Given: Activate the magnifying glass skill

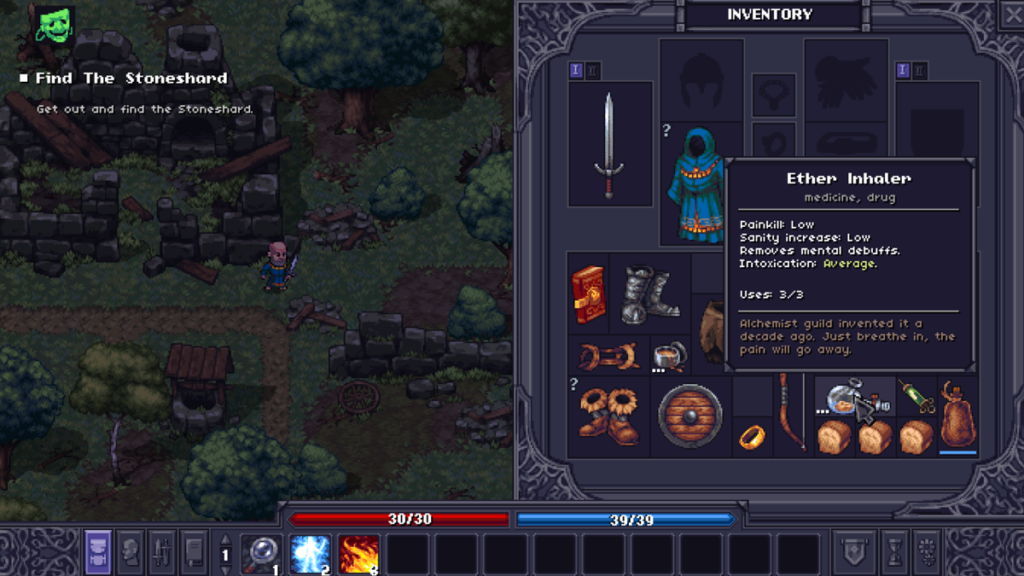Looking at the screenshot, I should point(261,553).
